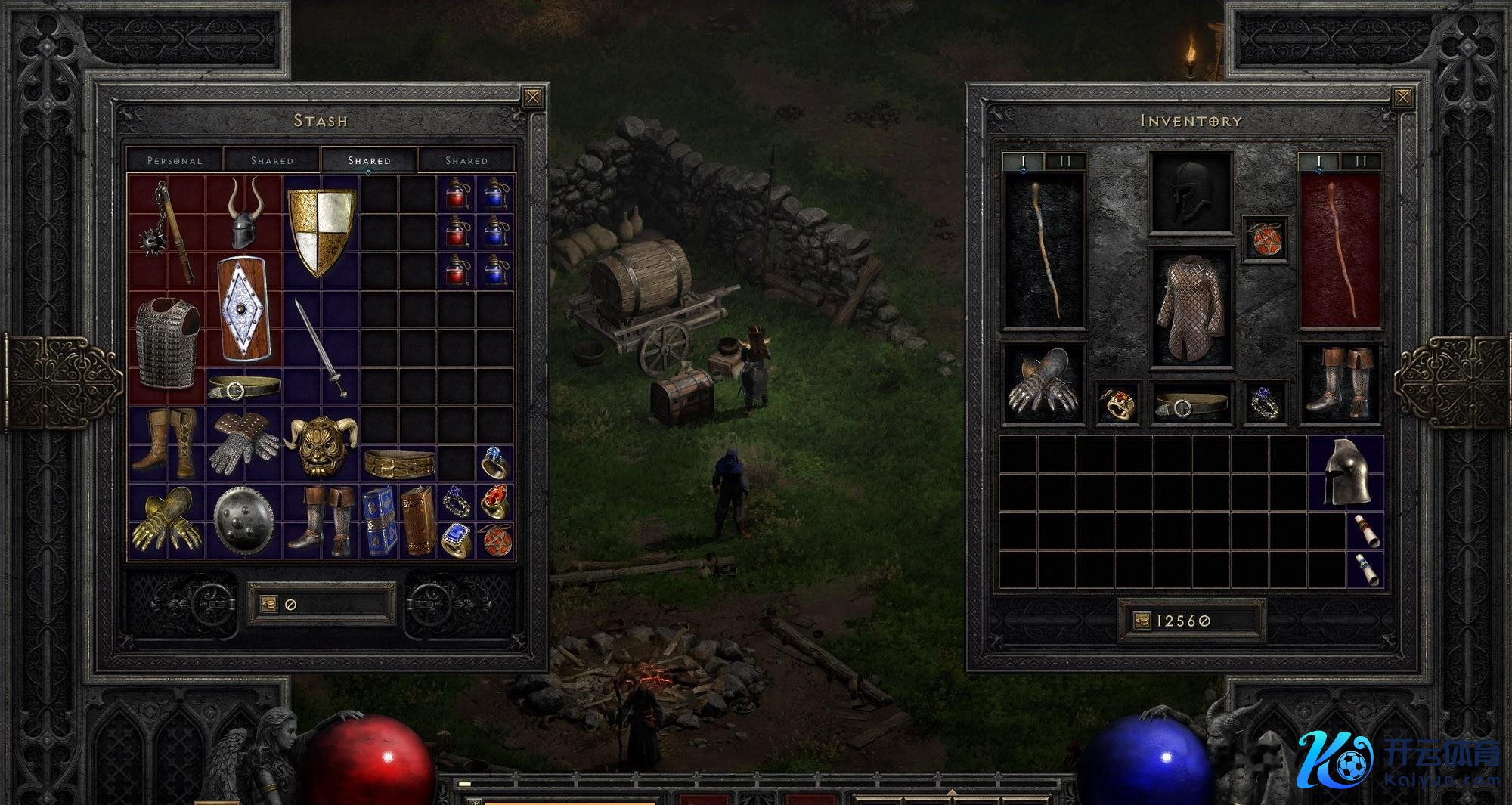The image size is (1512, 805).
Task: Click the stash gold withdraw button
Action: 269,604
